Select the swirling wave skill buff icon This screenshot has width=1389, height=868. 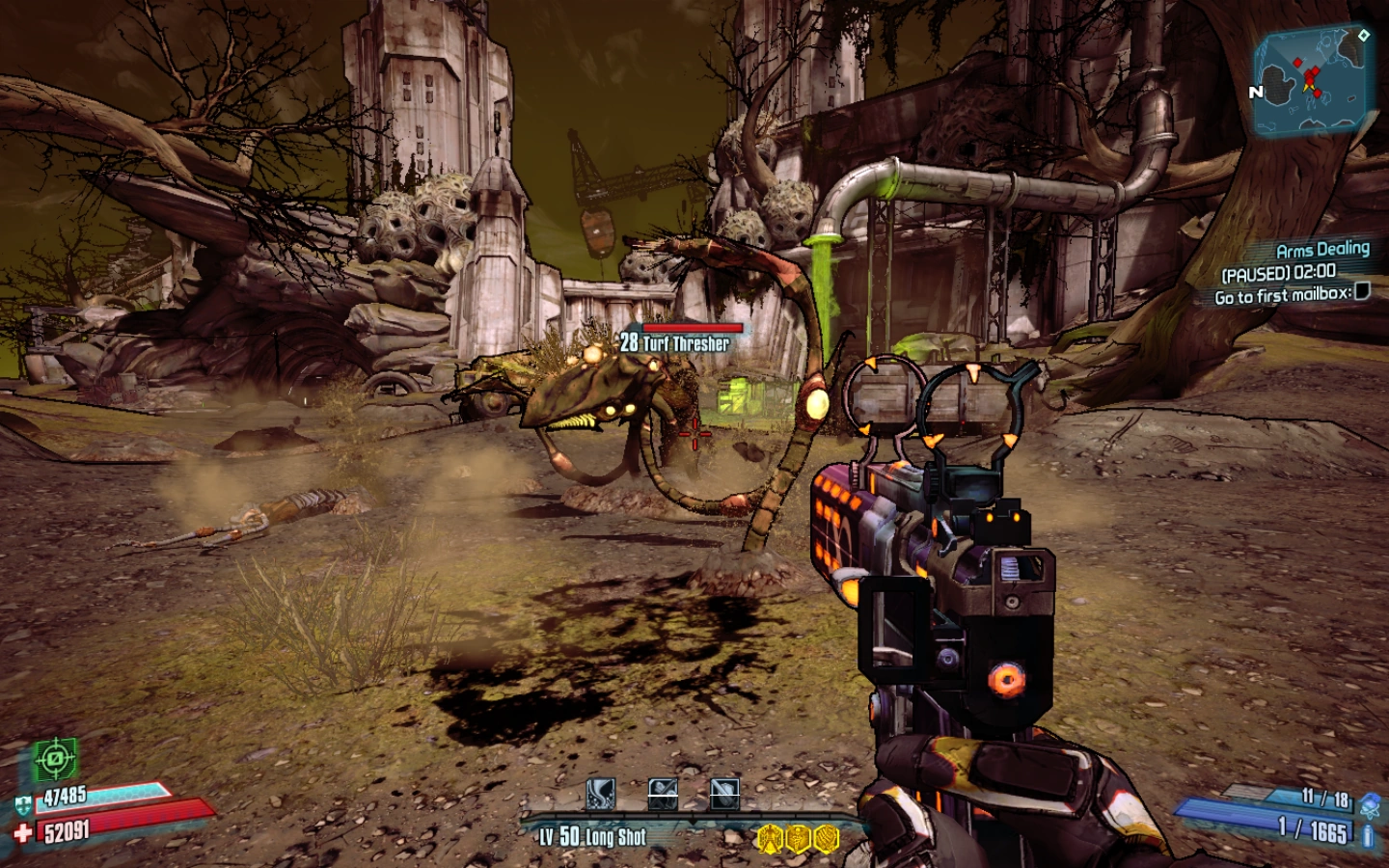[601, 795]
